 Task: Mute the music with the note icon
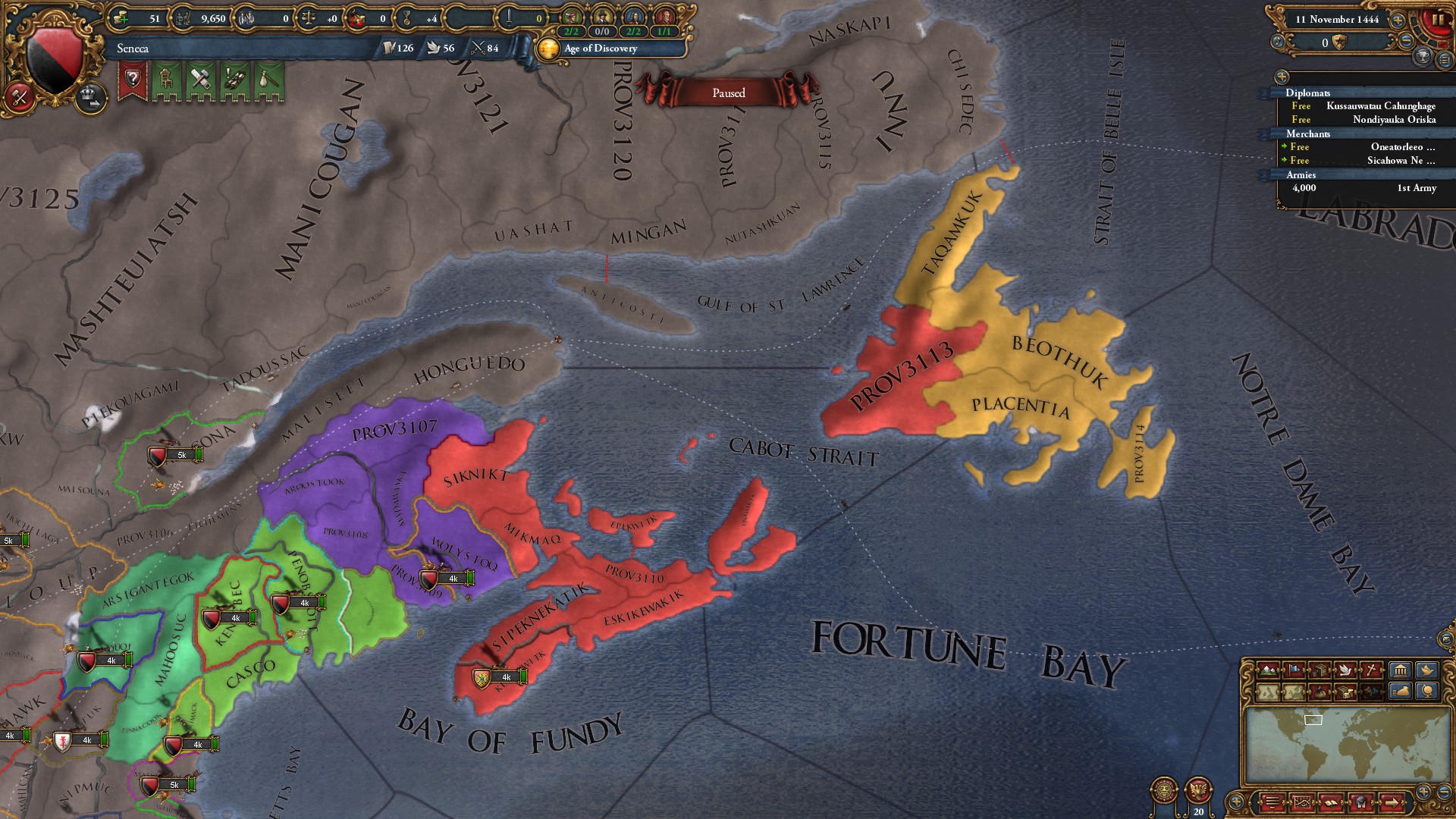click(x=1278, y=40)
